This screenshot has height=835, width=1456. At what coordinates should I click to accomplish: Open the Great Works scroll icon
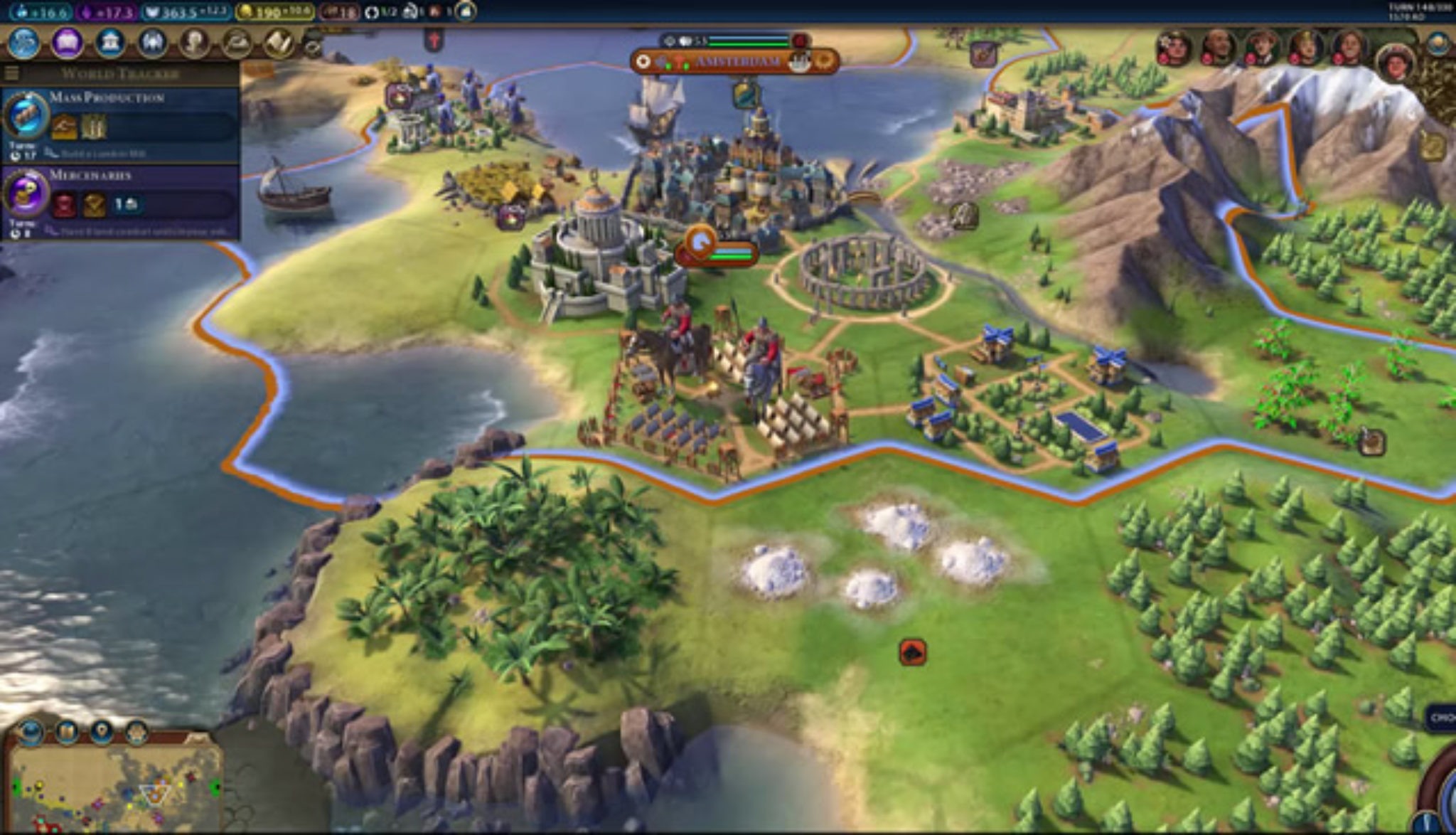click(x=279, y=43)
